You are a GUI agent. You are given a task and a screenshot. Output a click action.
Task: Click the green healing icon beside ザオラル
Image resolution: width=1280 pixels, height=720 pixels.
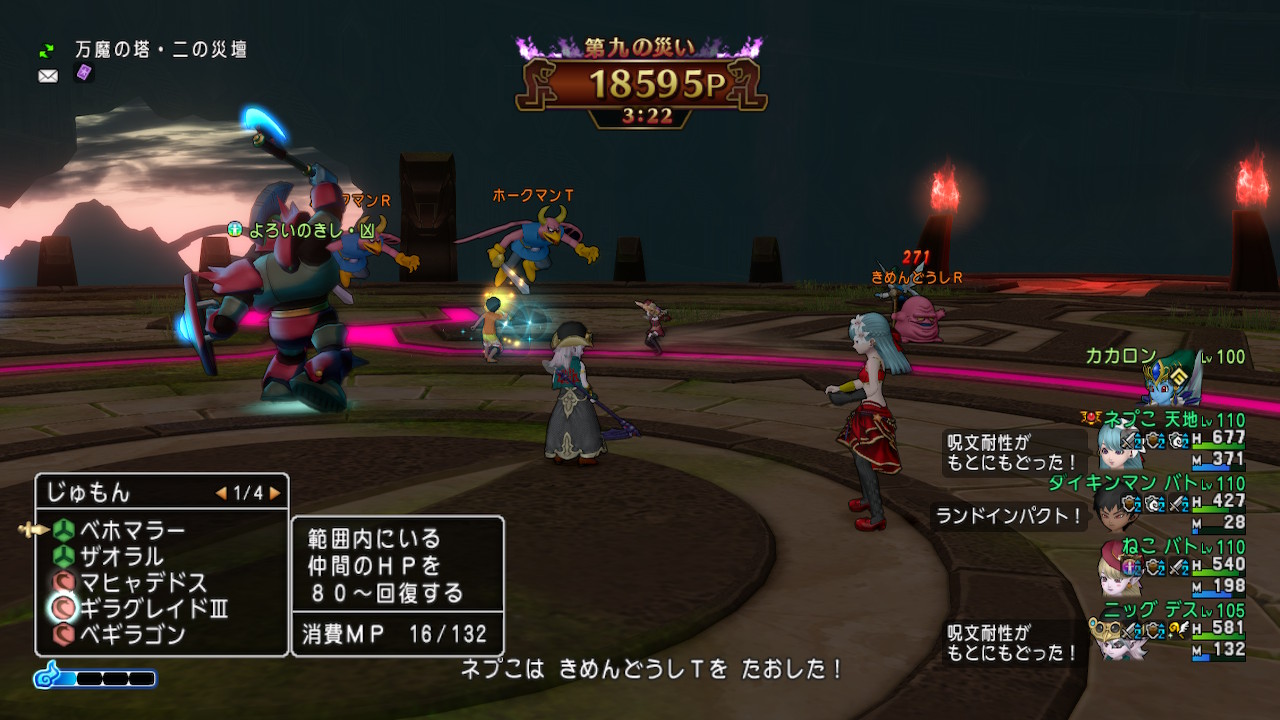[x=62, y=556]
